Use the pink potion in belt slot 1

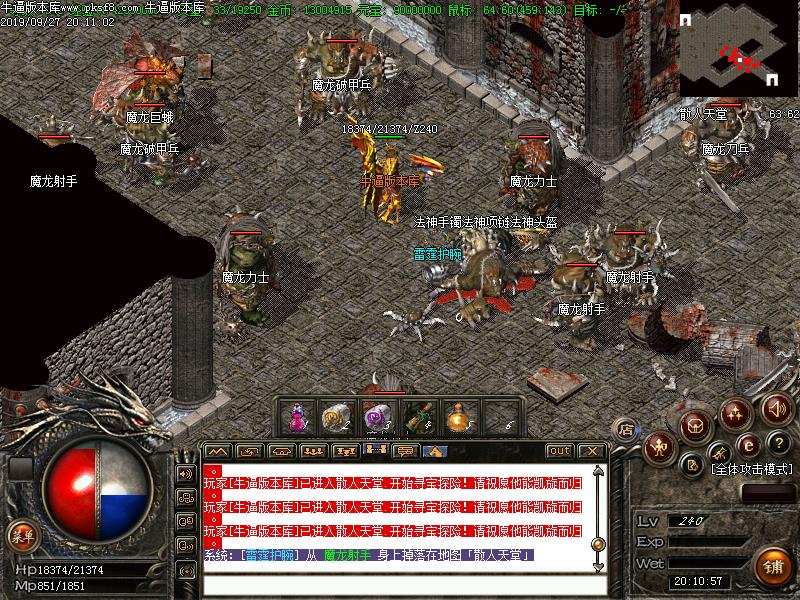pyautogui.click(x=297, y=415)
